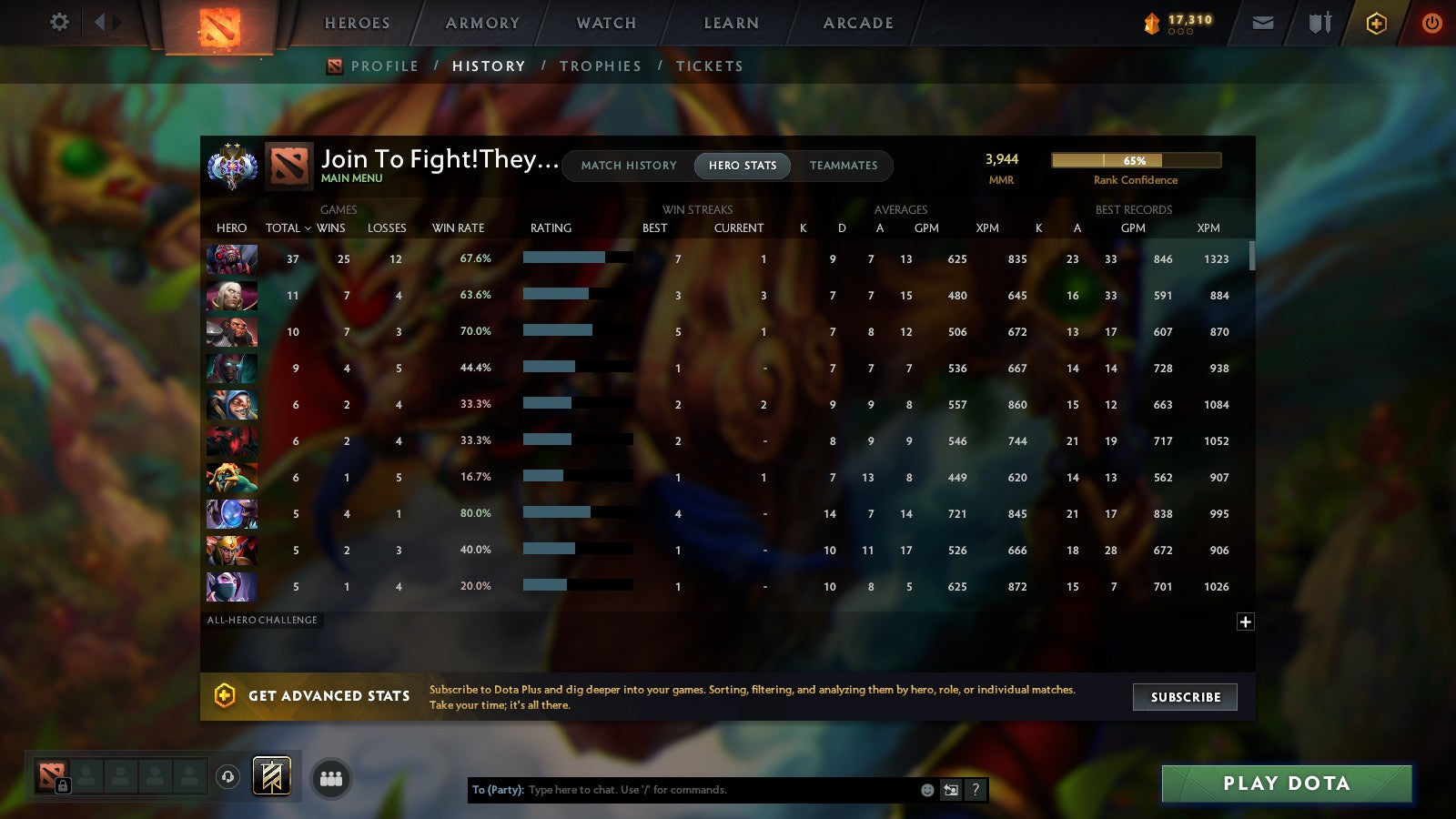This screenshot has height=819, width=1456.
Task: Open the notifications envelope icon
Action: tap(1263, 23)
